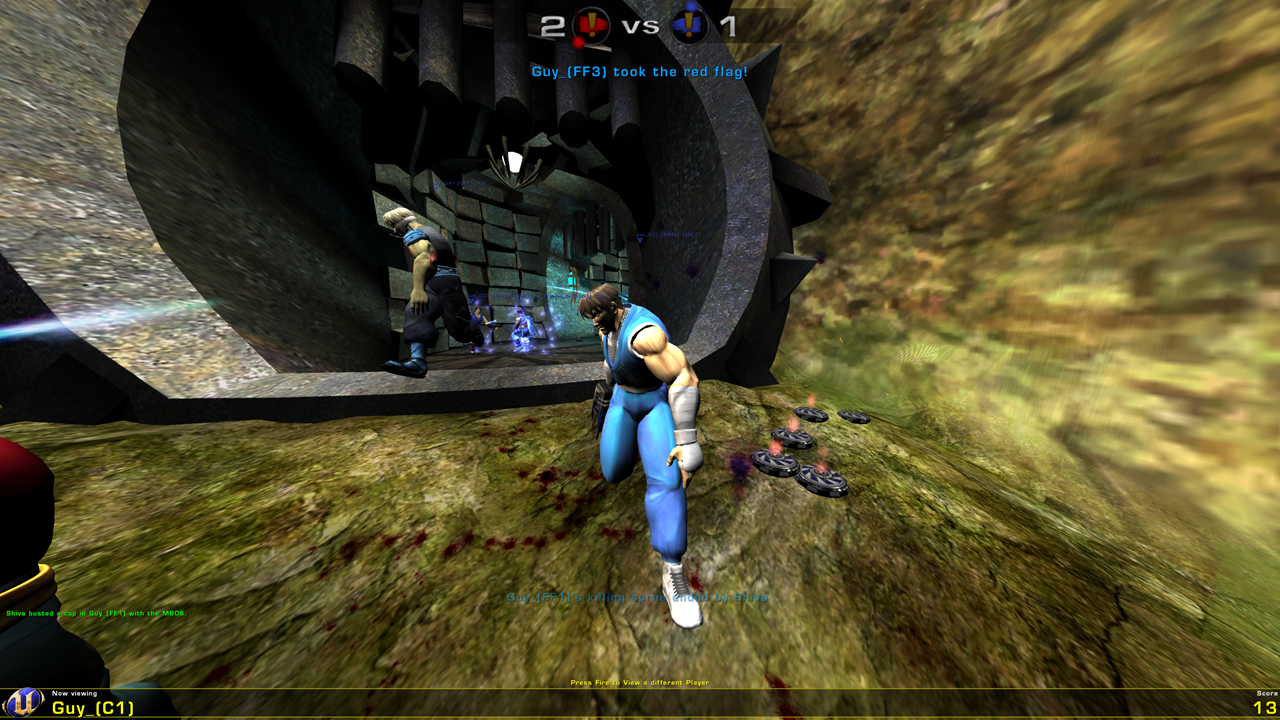
Task: Click the red flag-taken indicator dot
Action: pyautogui.click(x=579, y=41)
